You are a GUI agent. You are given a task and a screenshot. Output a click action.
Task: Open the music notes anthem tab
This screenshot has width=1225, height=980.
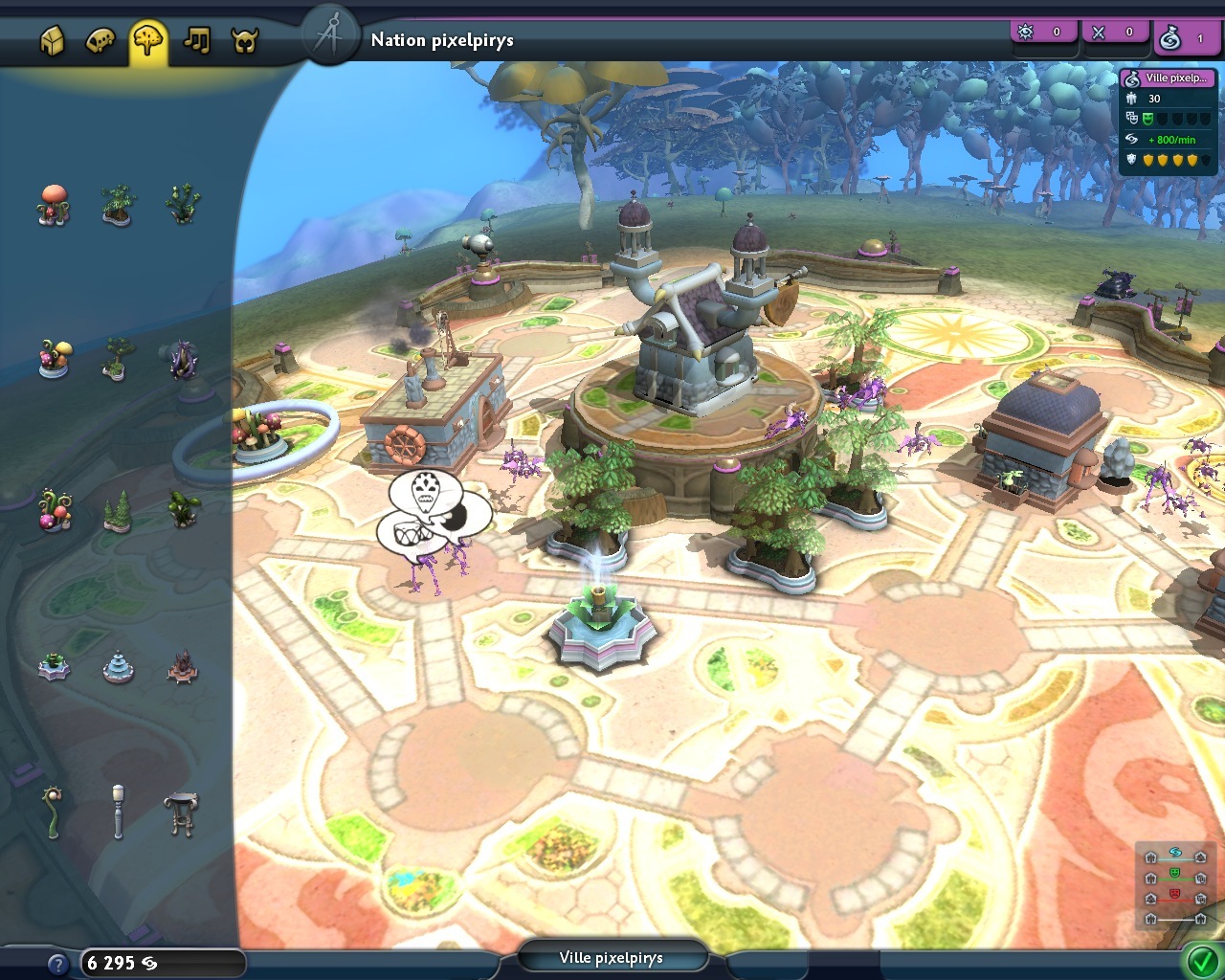[x=197, y=41]
